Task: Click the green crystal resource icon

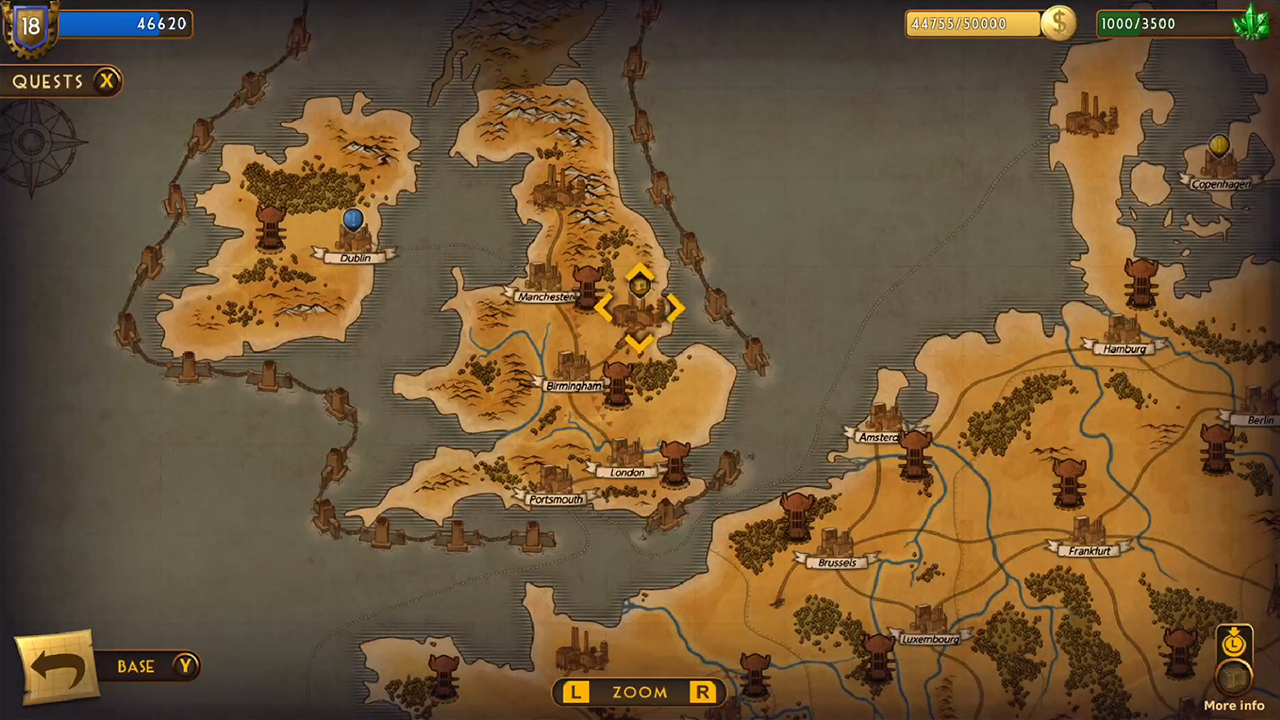Action: tap(1252, 22)
